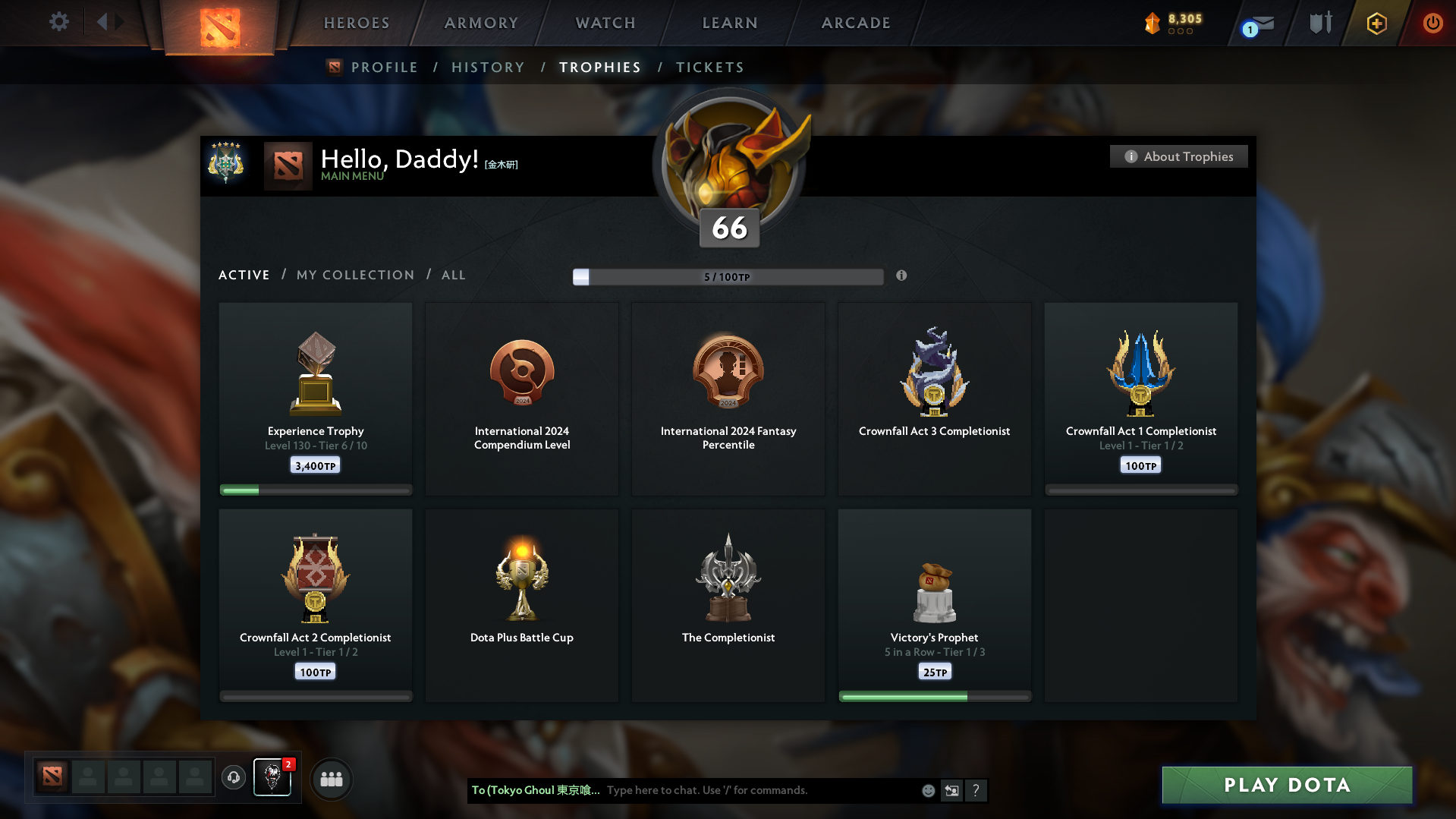1456x819 pixels.
Task: Click About Trophies
Action: click(x=1178, y=156)
